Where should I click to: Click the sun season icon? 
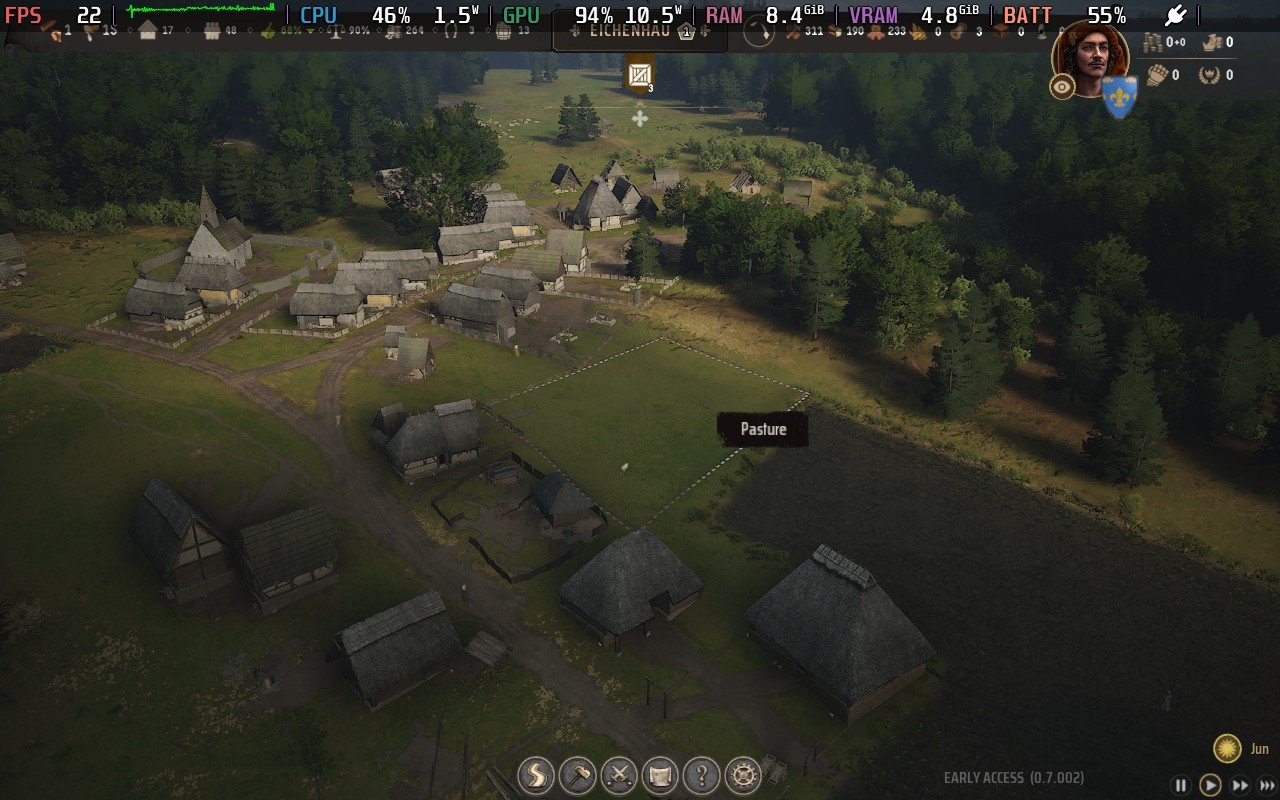[1227, 748]
